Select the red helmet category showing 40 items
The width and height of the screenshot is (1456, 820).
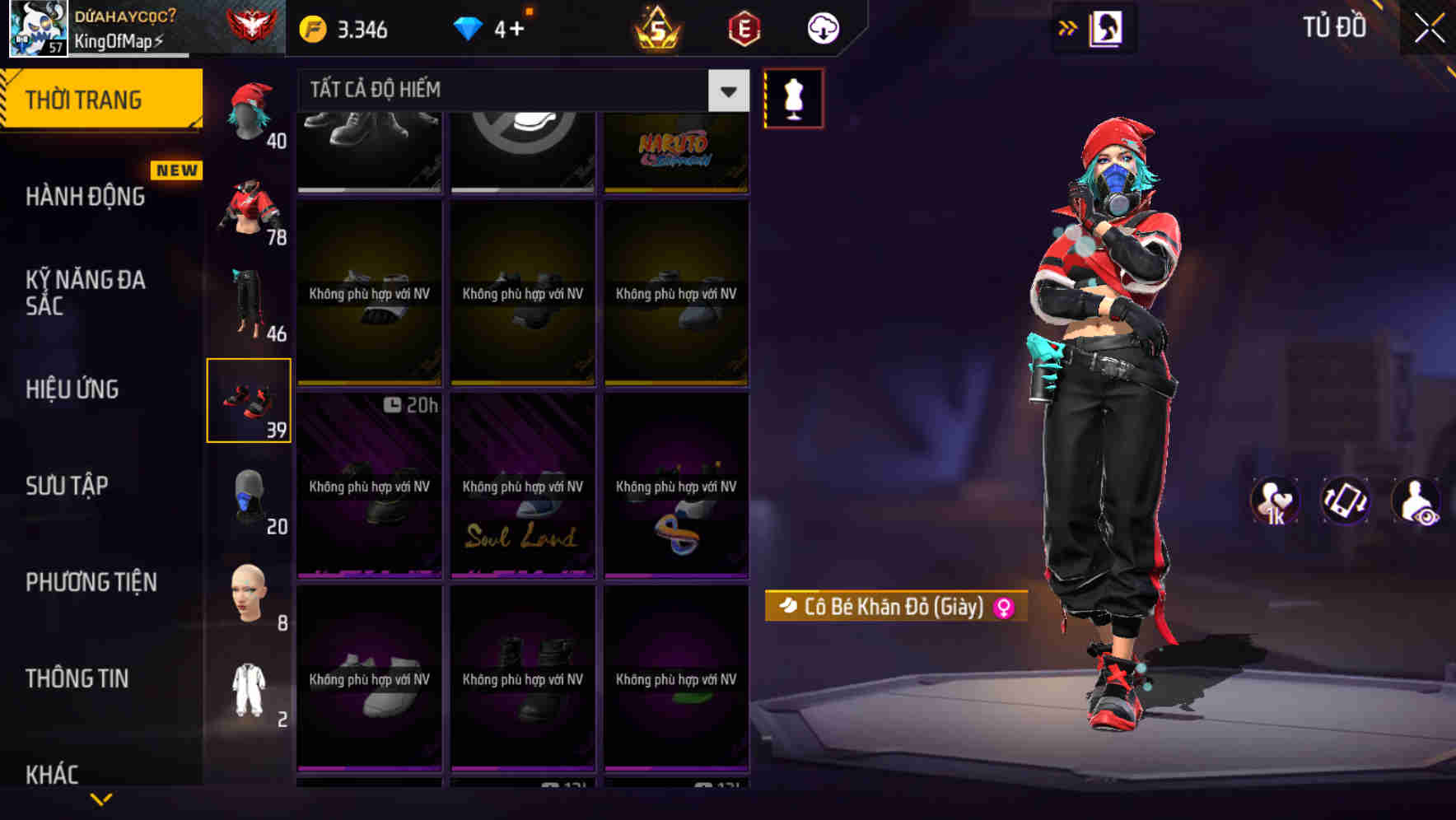pyautogui.click(x=250, y=111)
